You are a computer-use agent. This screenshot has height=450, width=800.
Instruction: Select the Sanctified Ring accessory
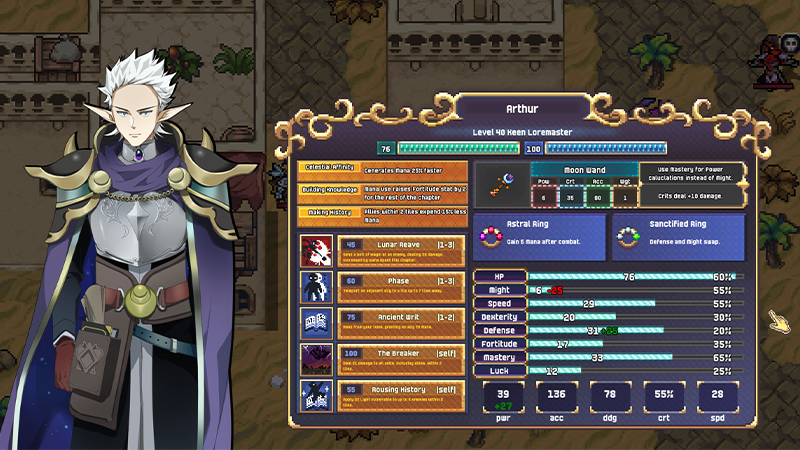coord(679,237)
